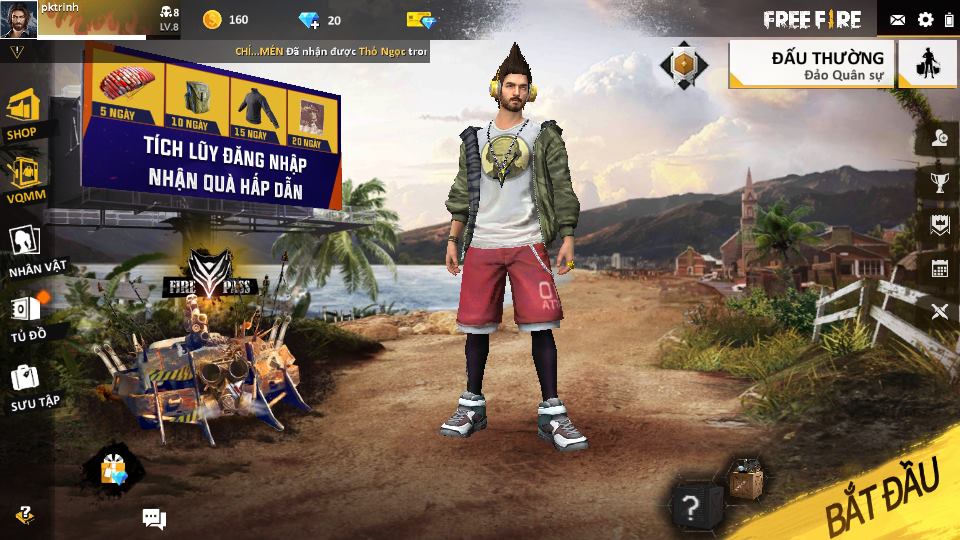
Task: Open the crossed swords icon
Action: [939, 311]
